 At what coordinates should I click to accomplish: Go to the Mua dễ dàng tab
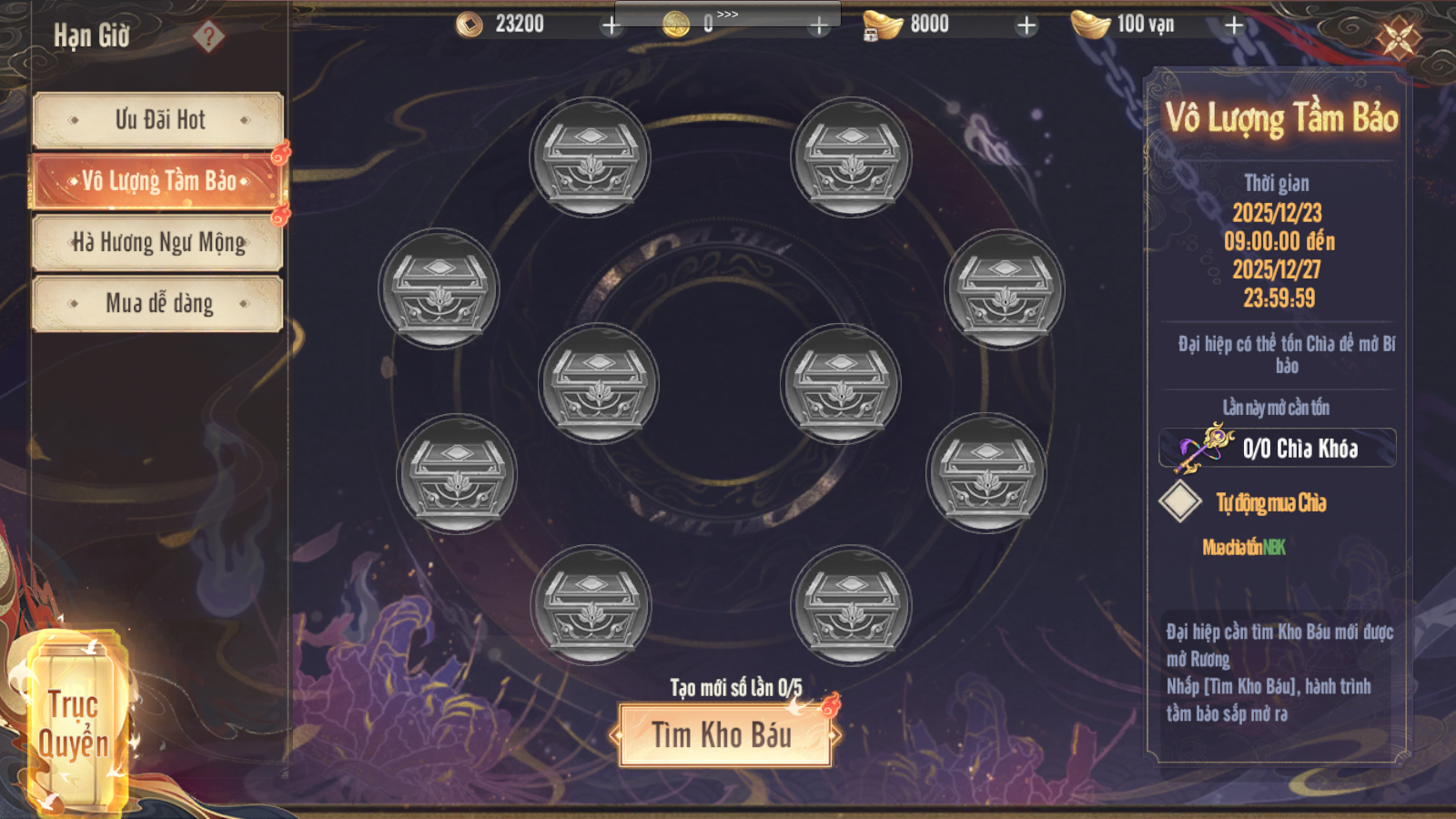(158, 303)
